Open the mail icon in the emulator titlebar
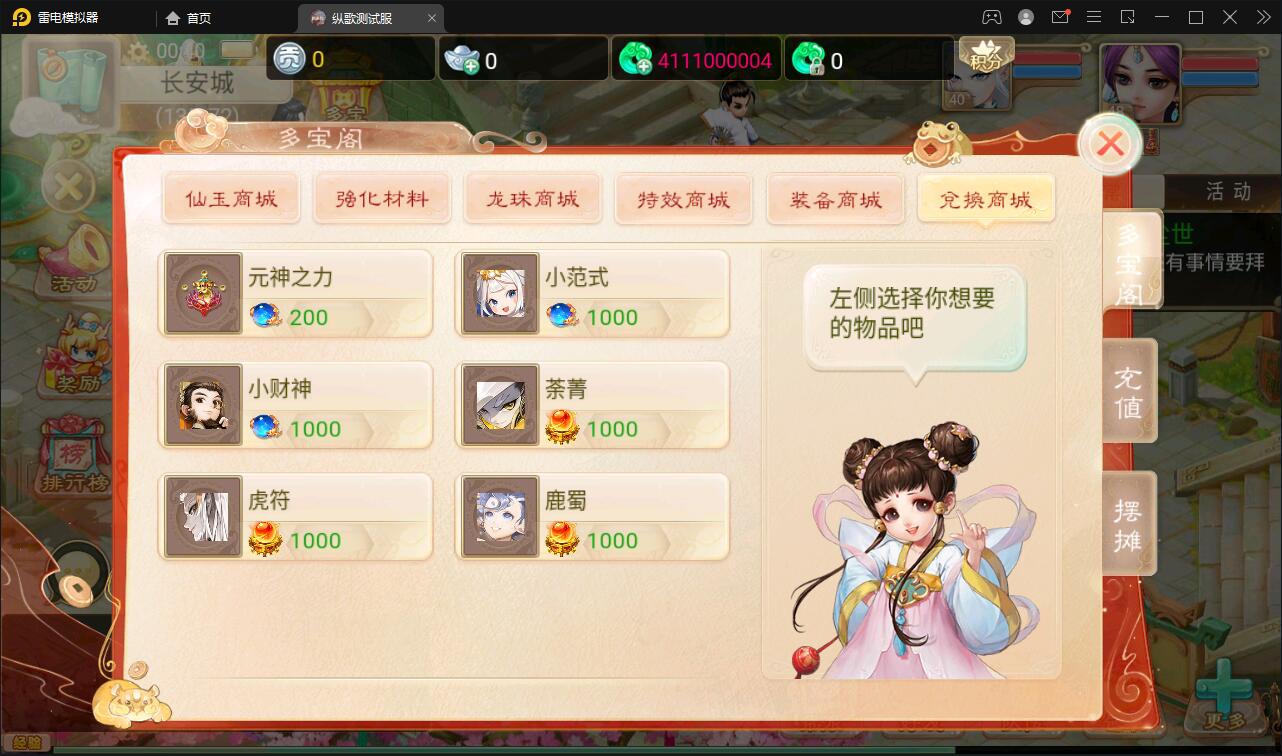Viewport: 1282px width, 756px height. pyautogui.click(x=1061, y=17)
